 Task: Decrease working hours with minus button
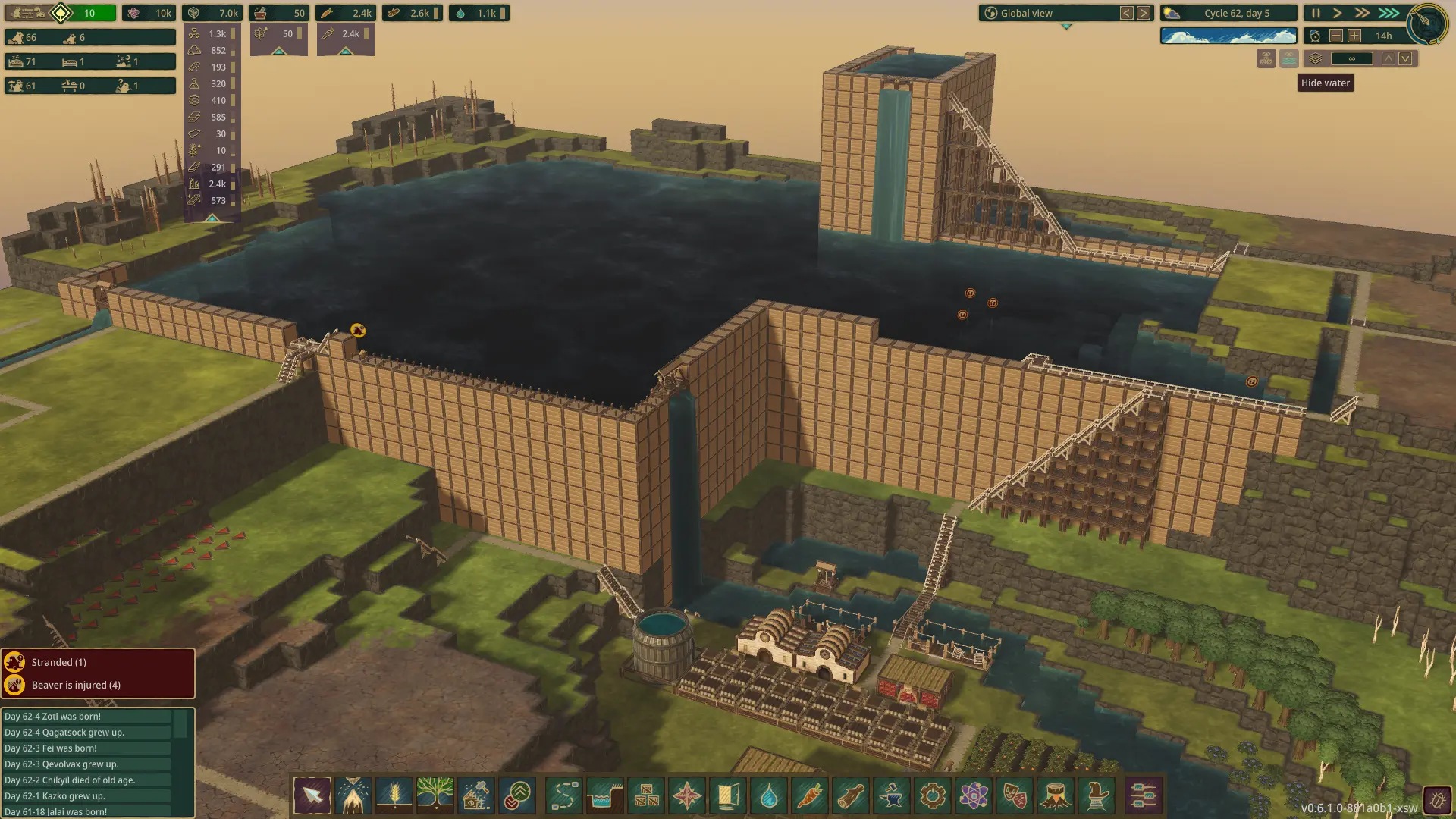click(1336, 36)
